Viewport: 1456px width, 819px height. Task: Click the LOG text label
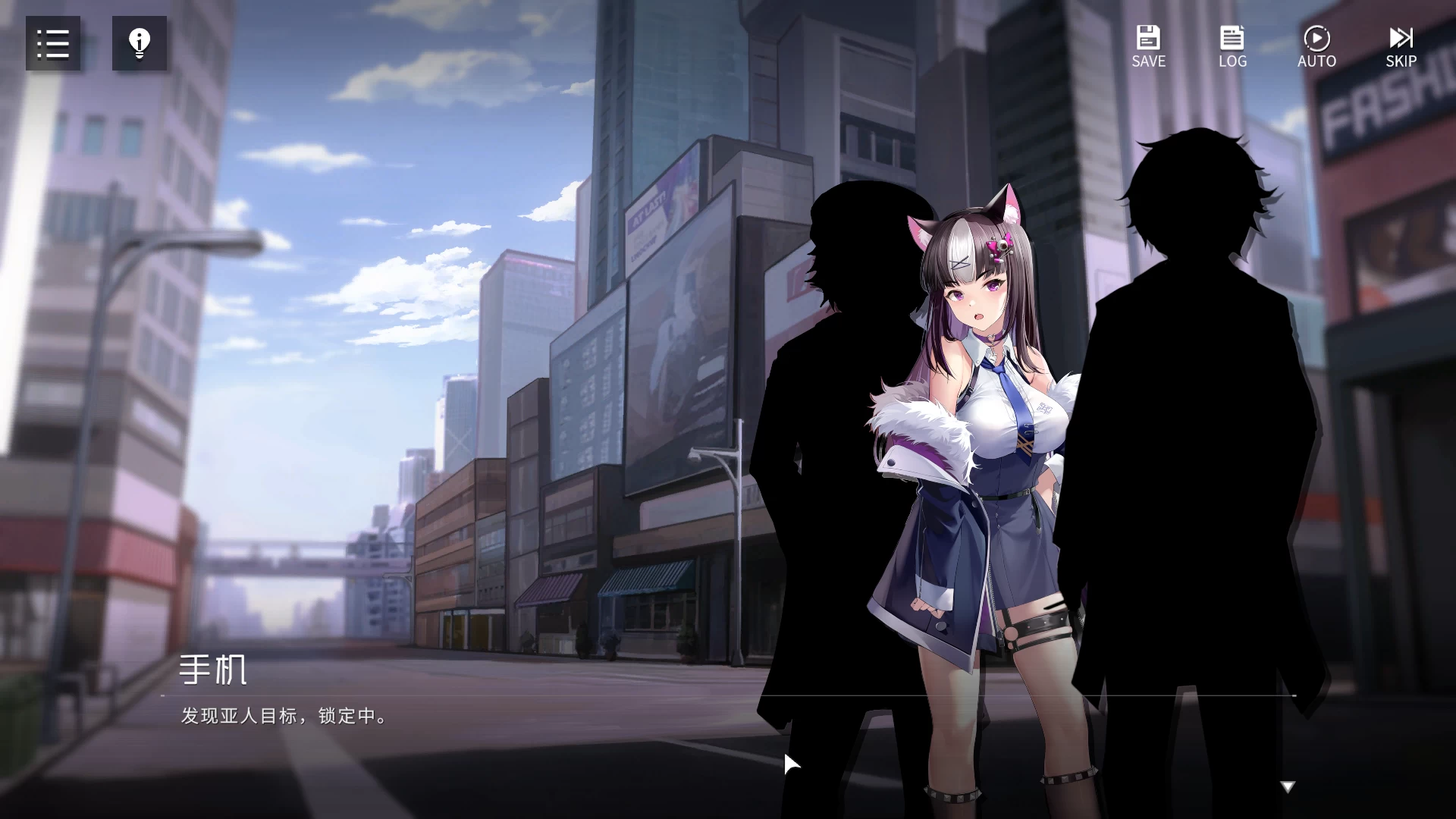(x=1232, y=61)
